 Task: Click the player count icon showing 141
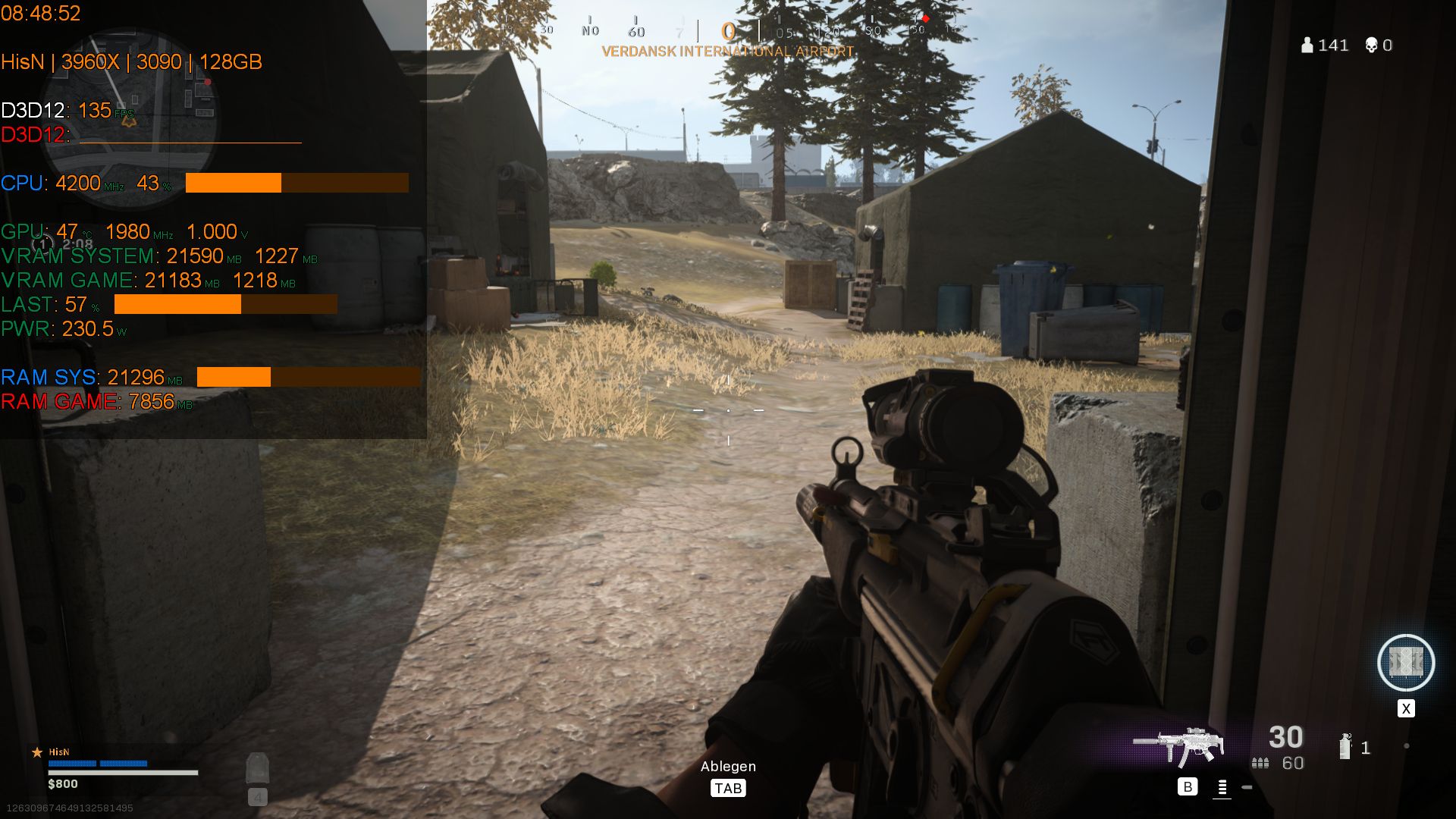pyautogui.click(x=1306, y=45)
